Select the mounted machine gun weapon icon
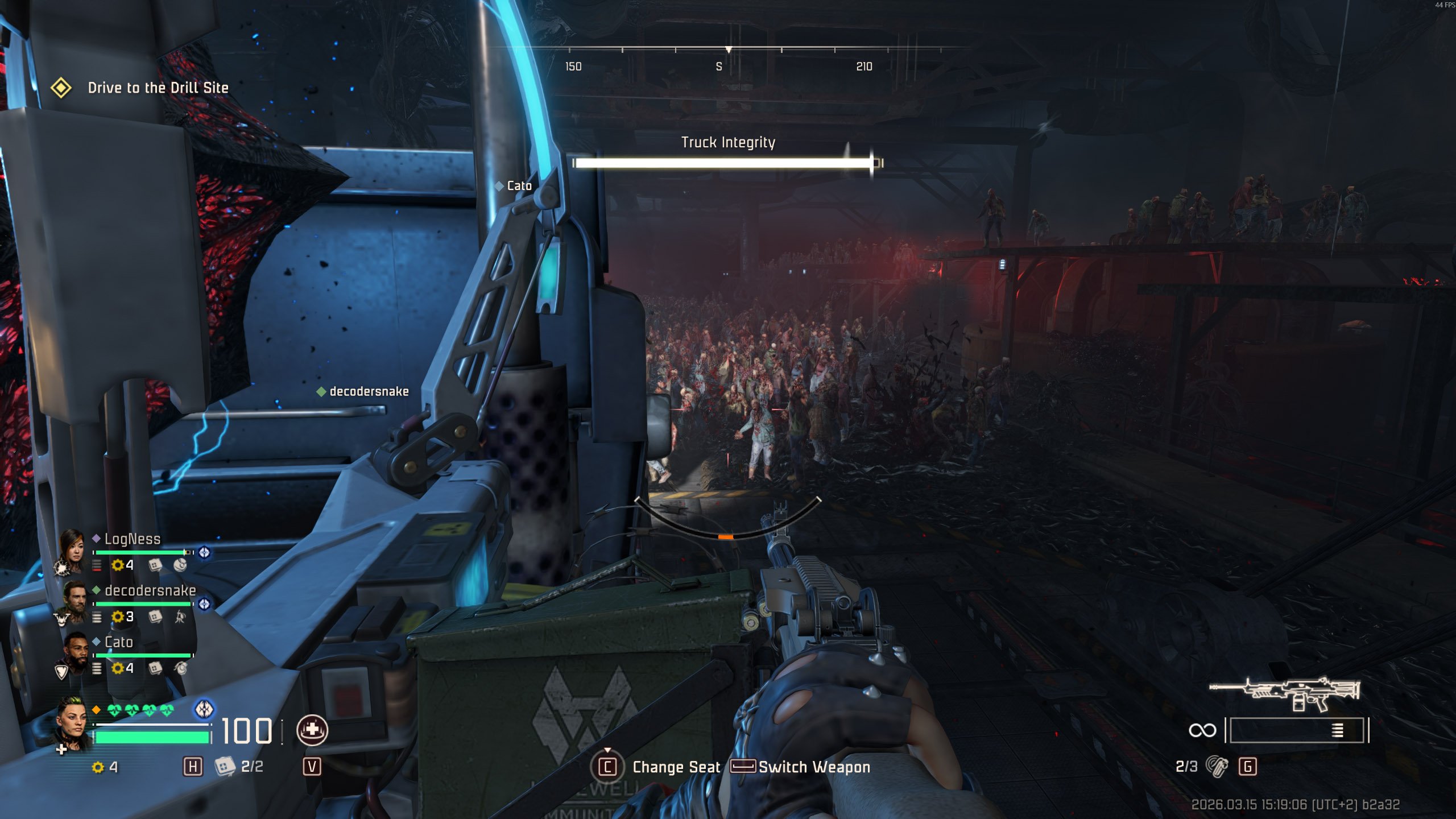 (1284, 693)
